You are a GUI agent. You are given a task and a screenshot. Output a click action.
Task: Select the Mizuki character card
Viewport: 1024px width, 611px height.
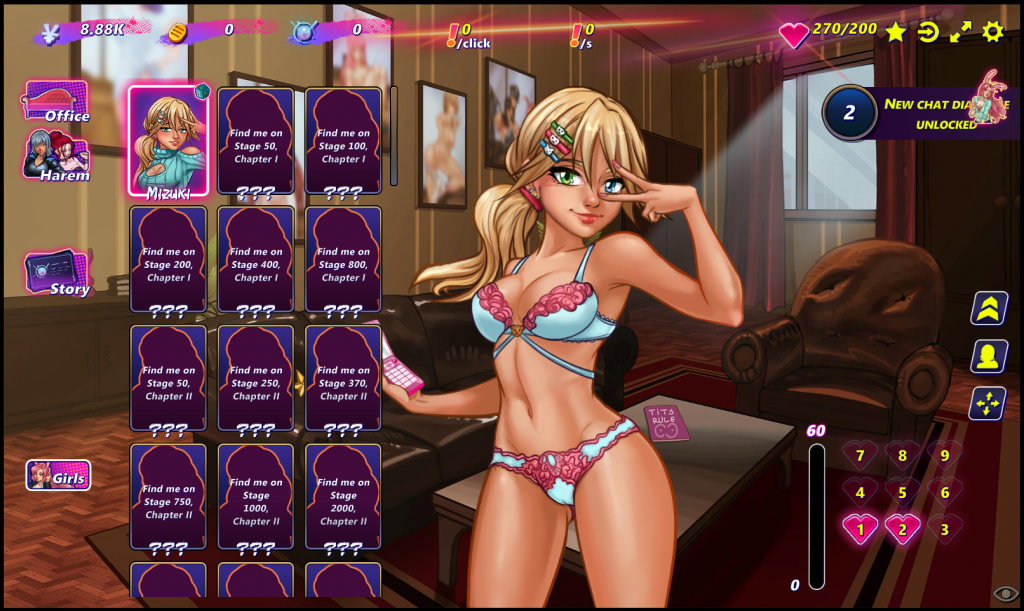(168, 140)
